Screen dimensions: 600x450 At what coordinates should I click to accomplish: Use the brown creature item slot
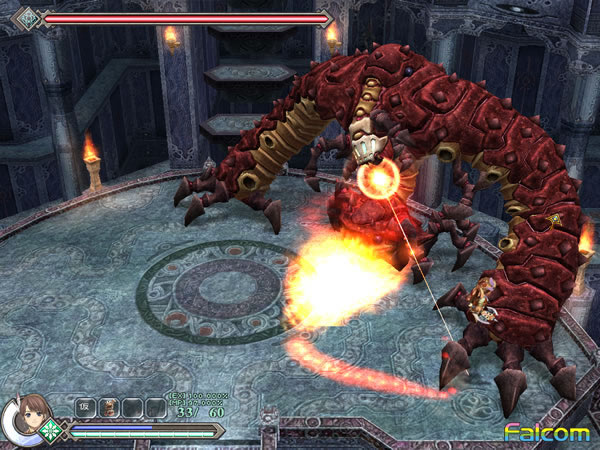point(108,408)
